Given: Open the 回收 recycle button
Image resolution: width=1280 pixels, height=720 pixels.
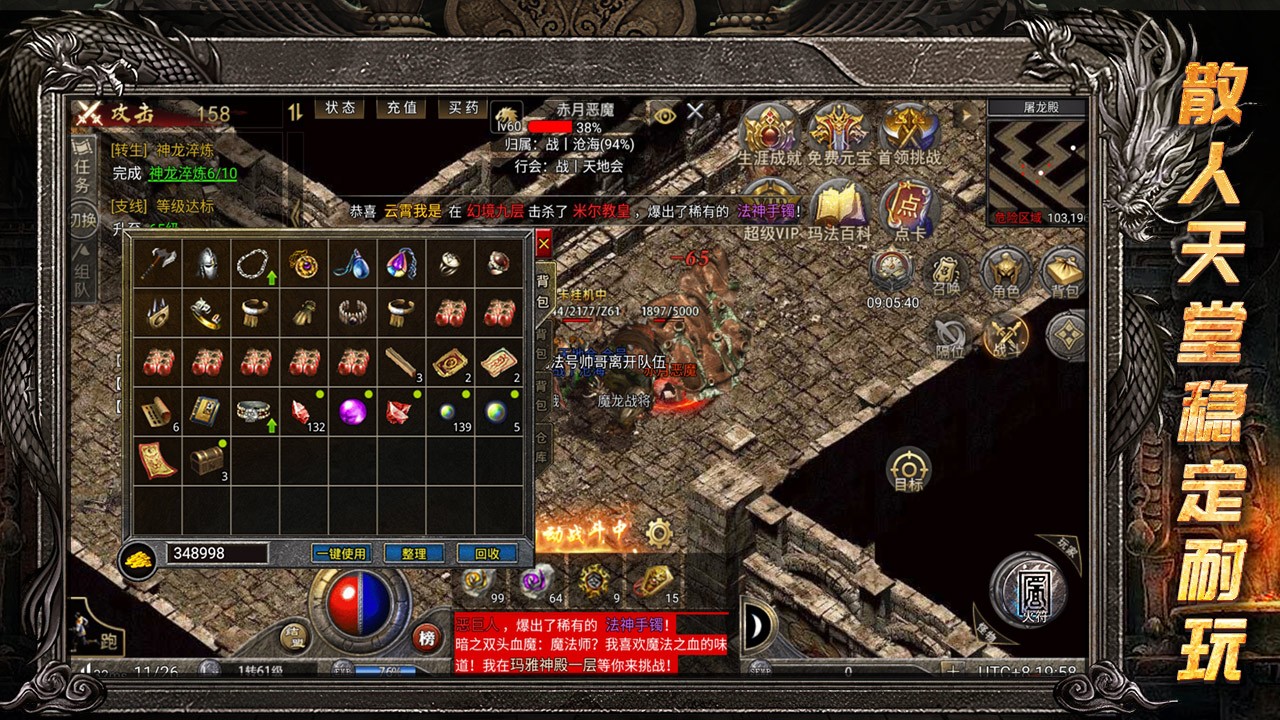Looking at the screenshot, I should pos(487,553).
